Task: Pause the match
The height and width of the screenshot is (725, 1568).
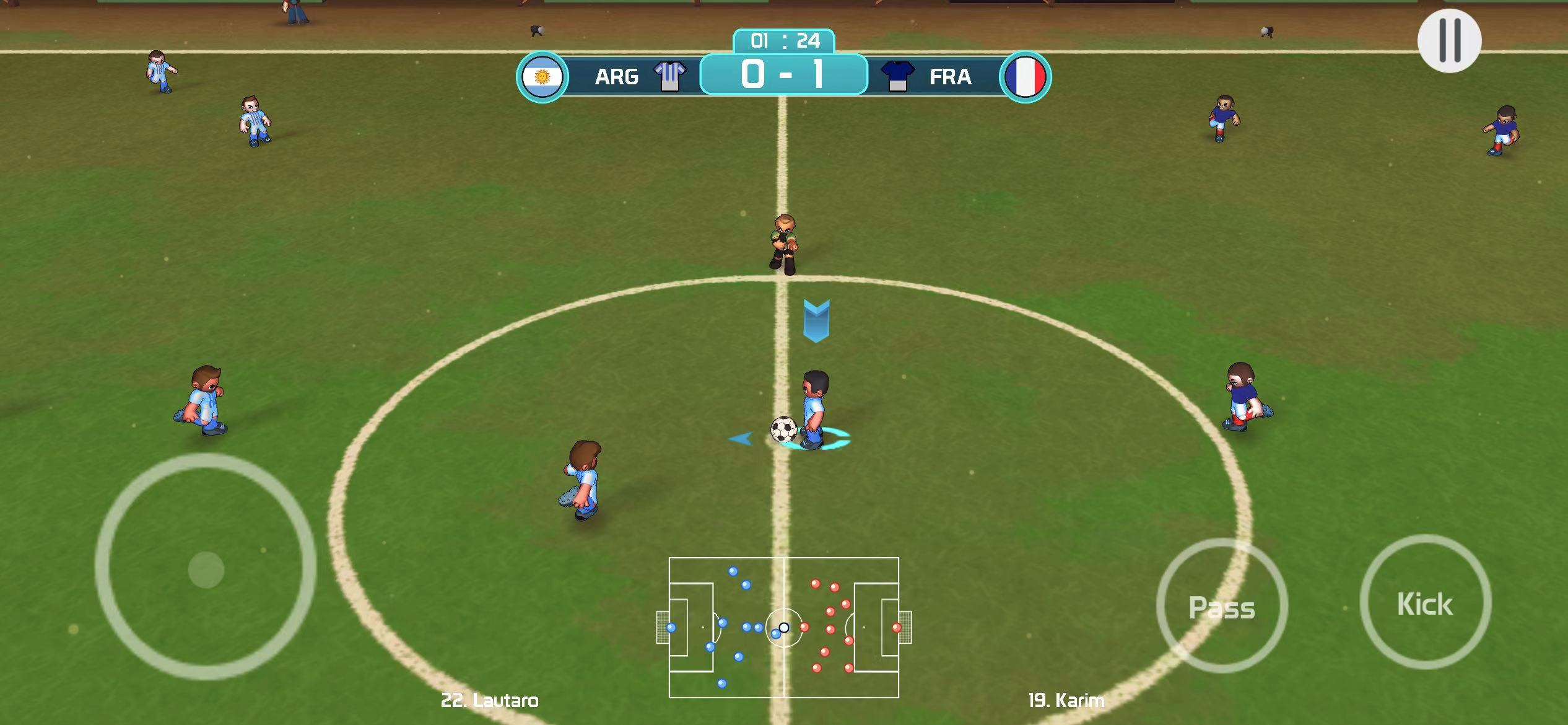Action: coord(1449,40)
